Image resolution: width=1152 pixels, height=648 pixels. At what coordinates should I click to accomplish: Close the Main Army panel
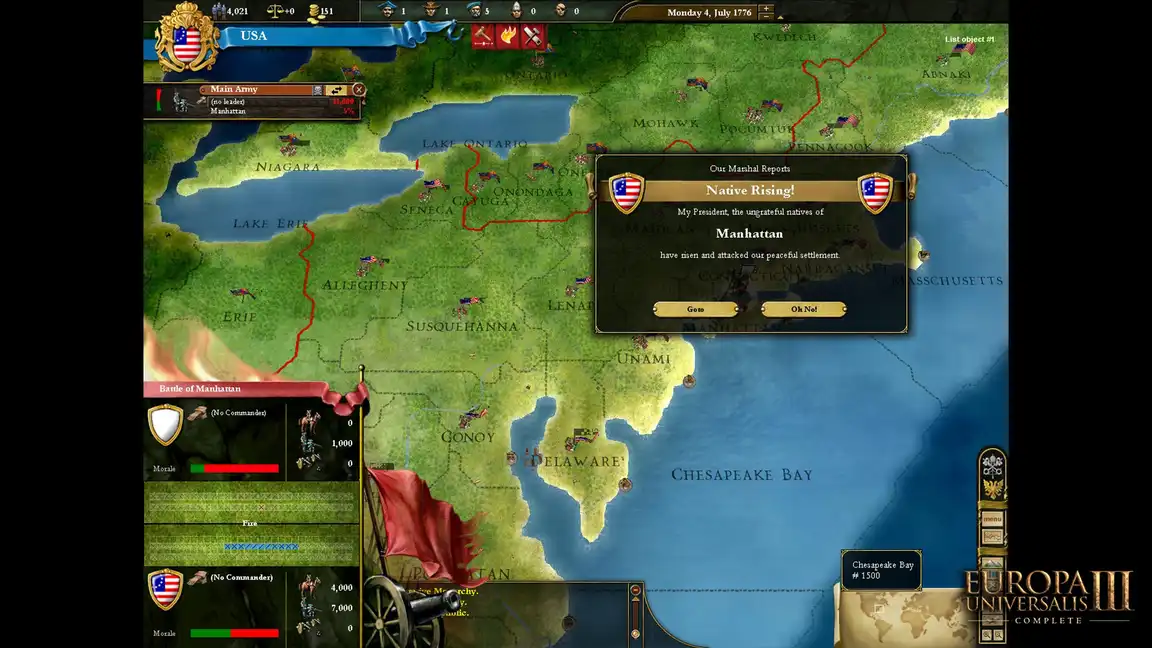tap(359, 90)
